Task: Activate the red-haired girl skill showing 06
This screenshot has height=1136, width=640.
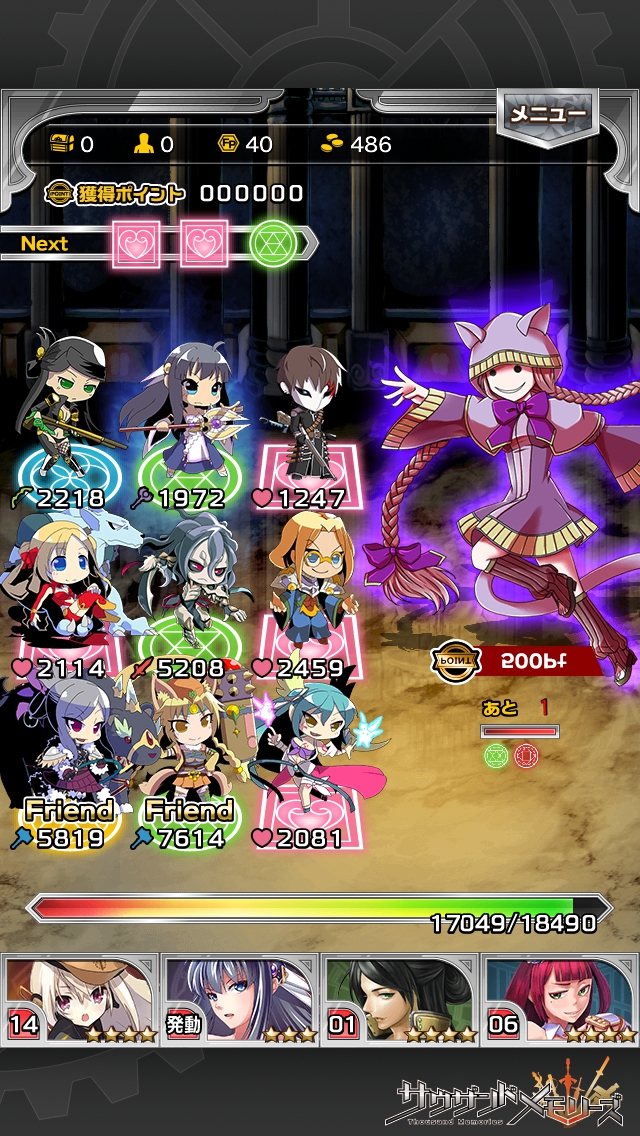Action: click(x=560, y=999)
